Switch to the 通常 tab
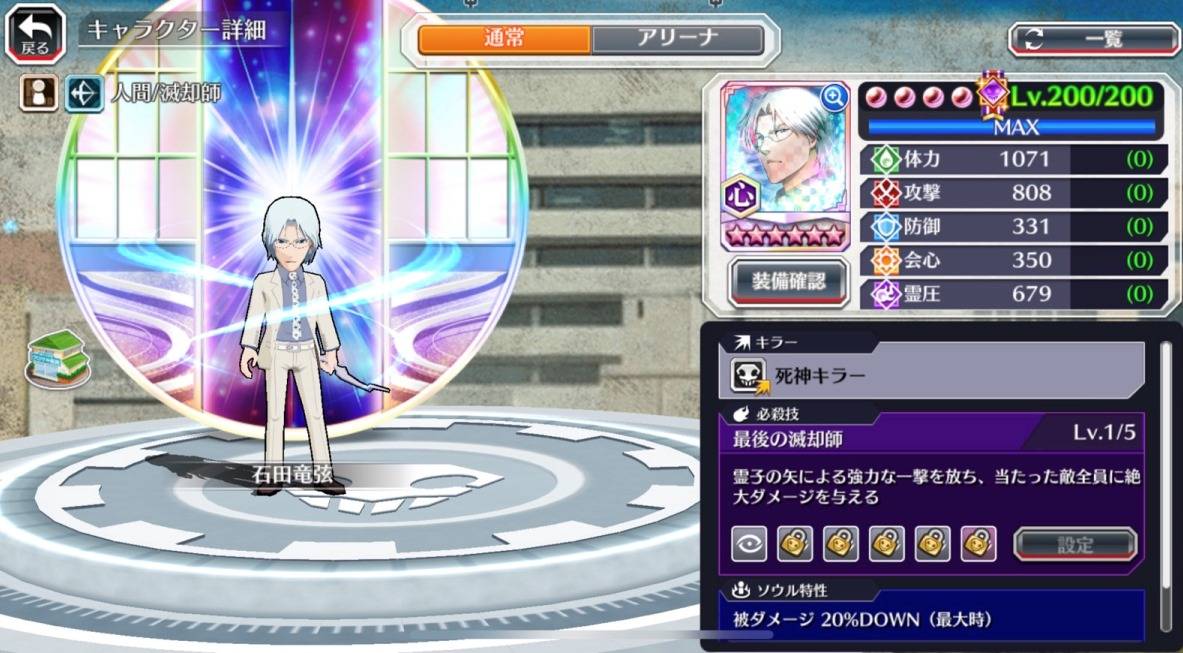 click(504, 39)
